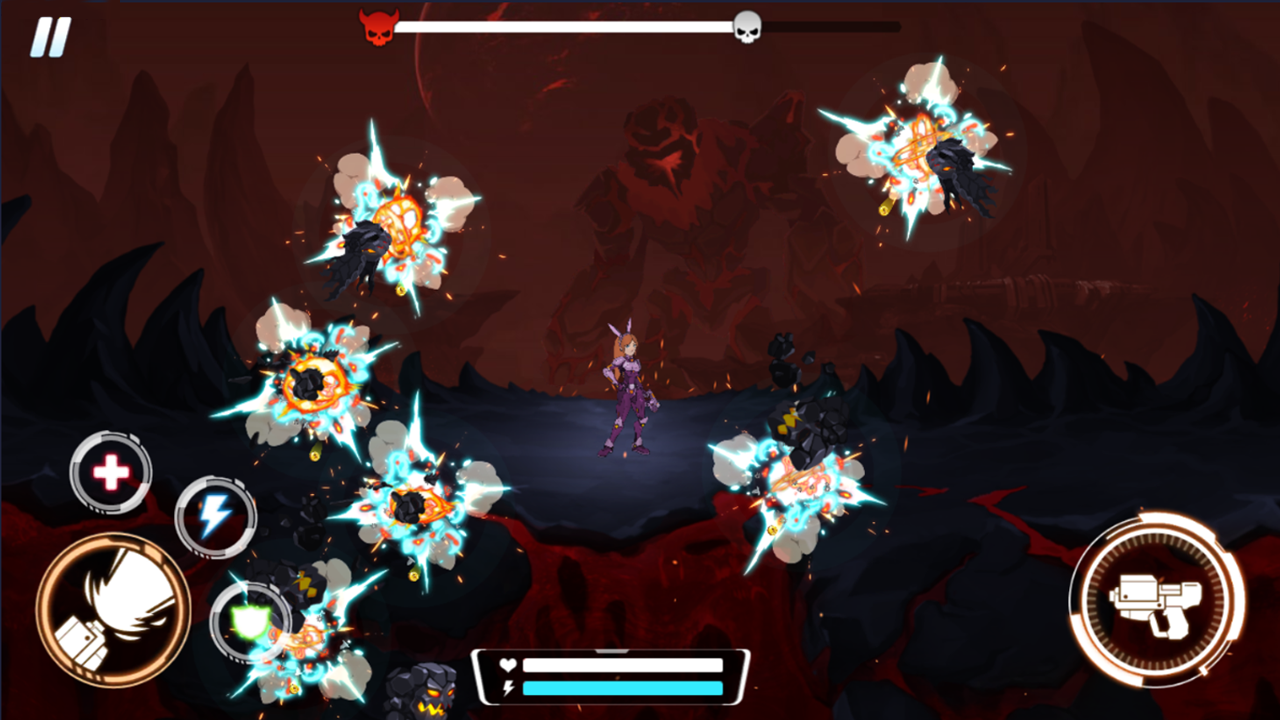This screenshot has width=1280, height=720.
Task: Tap the cyan energy bar at the bottom
Action: point(620,688)
